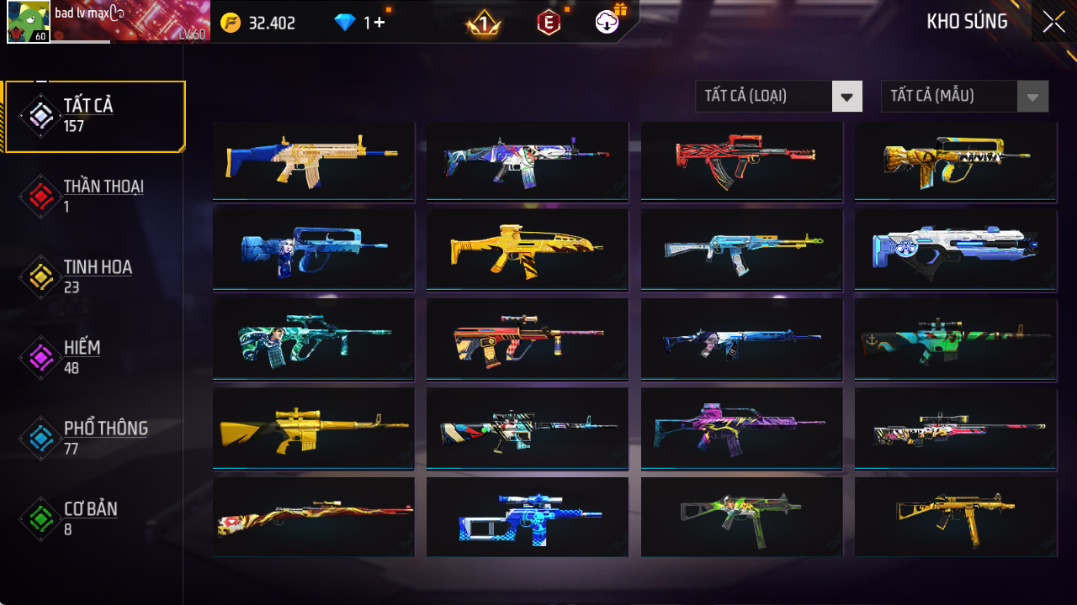The height and width of the screenshot is (605, 1077).
Task: Open the gold coin balance
Action: pyautogui.click(x=259, y=22)
